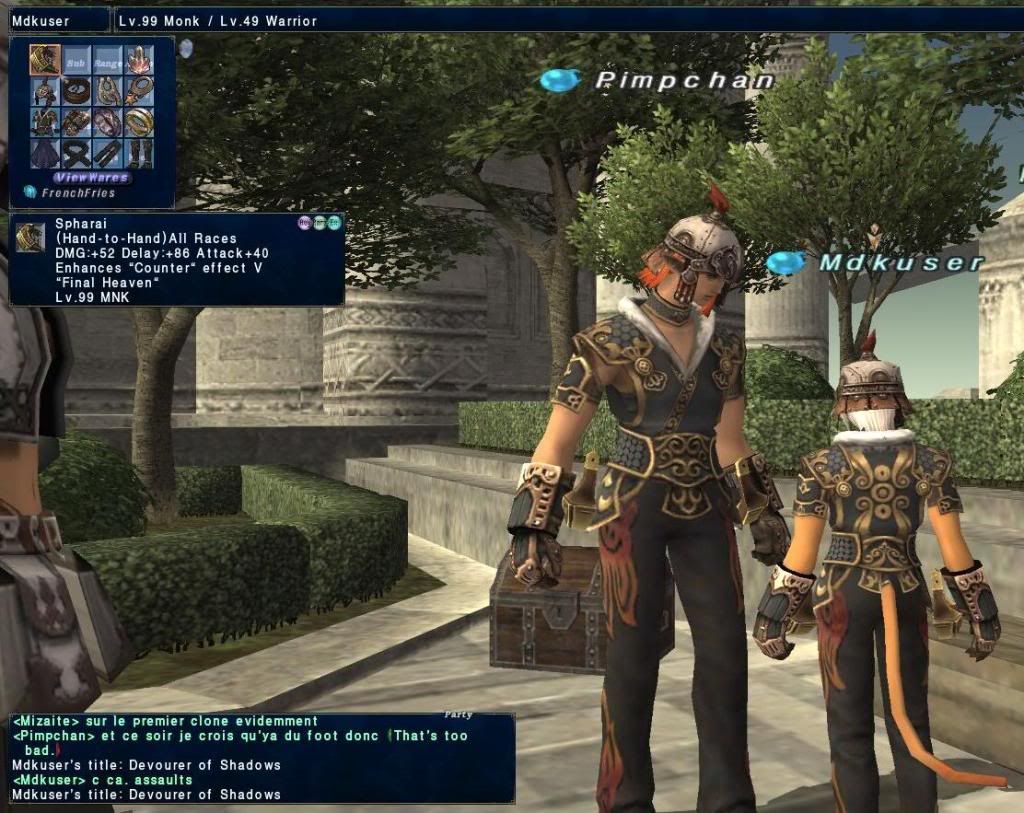Viewport: 1024px width, 813px height.
Task: Inspect the helmet in the head slot
Action: [45, 92]
